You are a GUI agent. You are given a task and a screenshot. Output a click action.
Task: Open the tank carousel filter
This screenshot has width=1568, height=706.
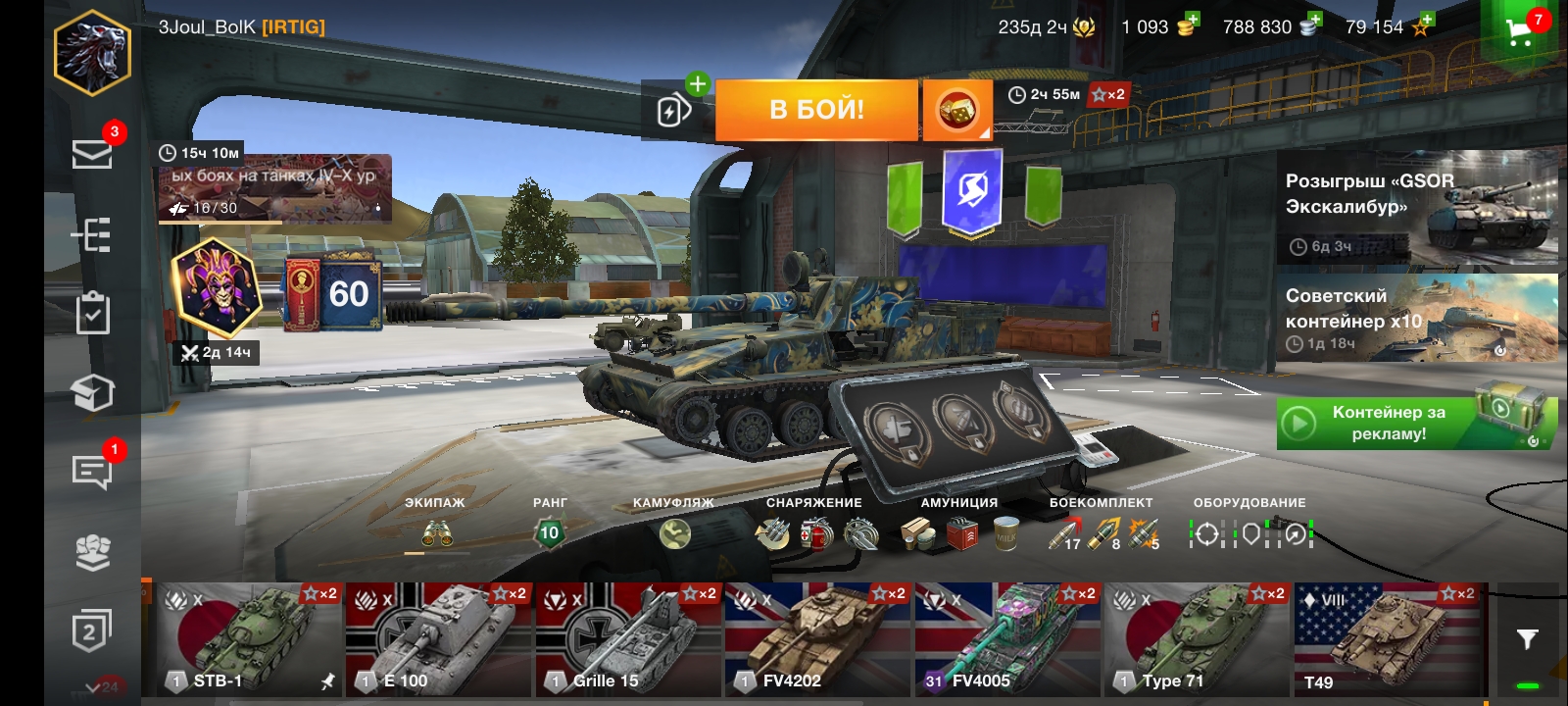click(1527, 639)
